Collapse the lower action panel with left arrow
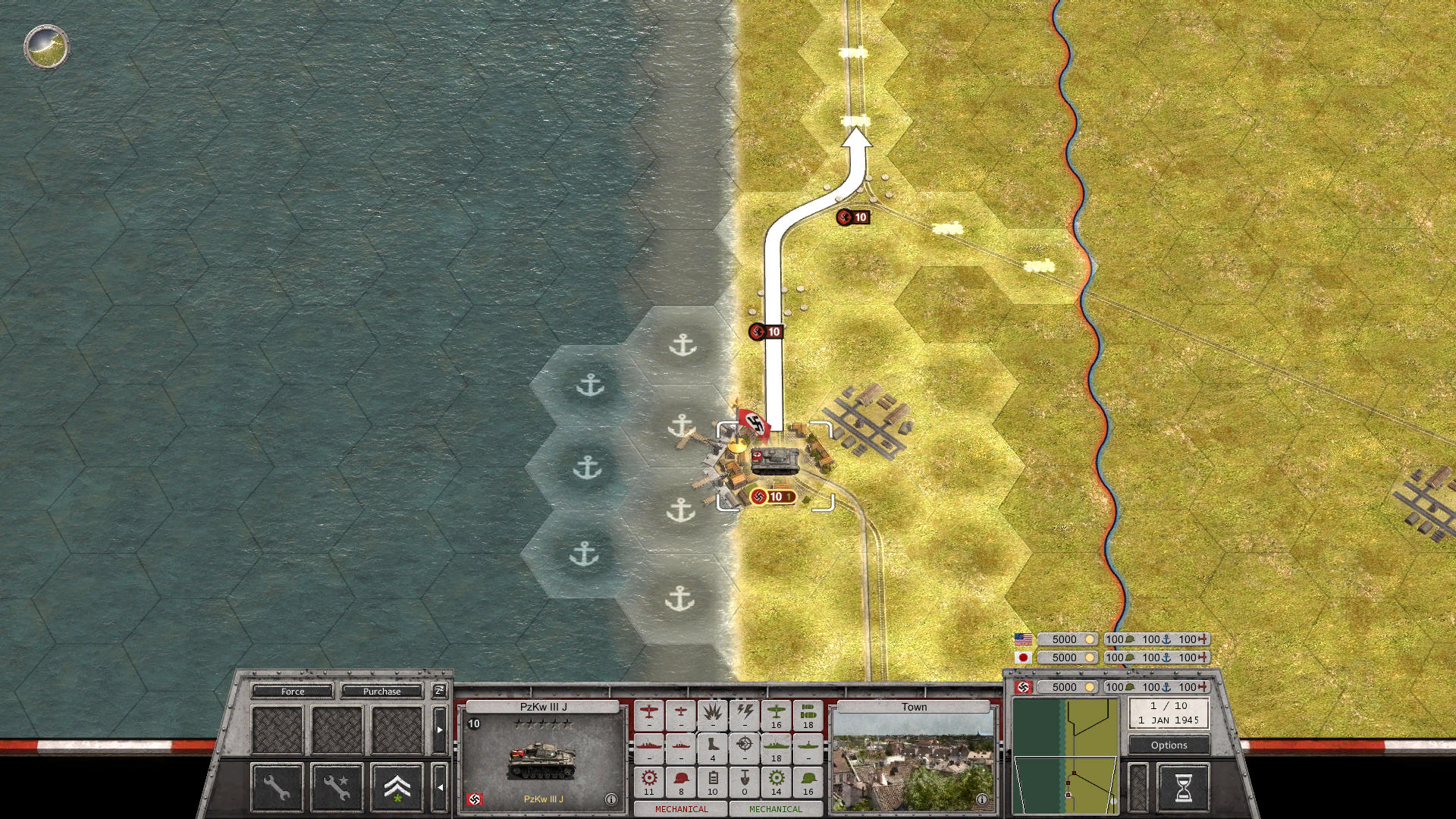The height and width of the screenshot is (819, 1456). point(441,785)
